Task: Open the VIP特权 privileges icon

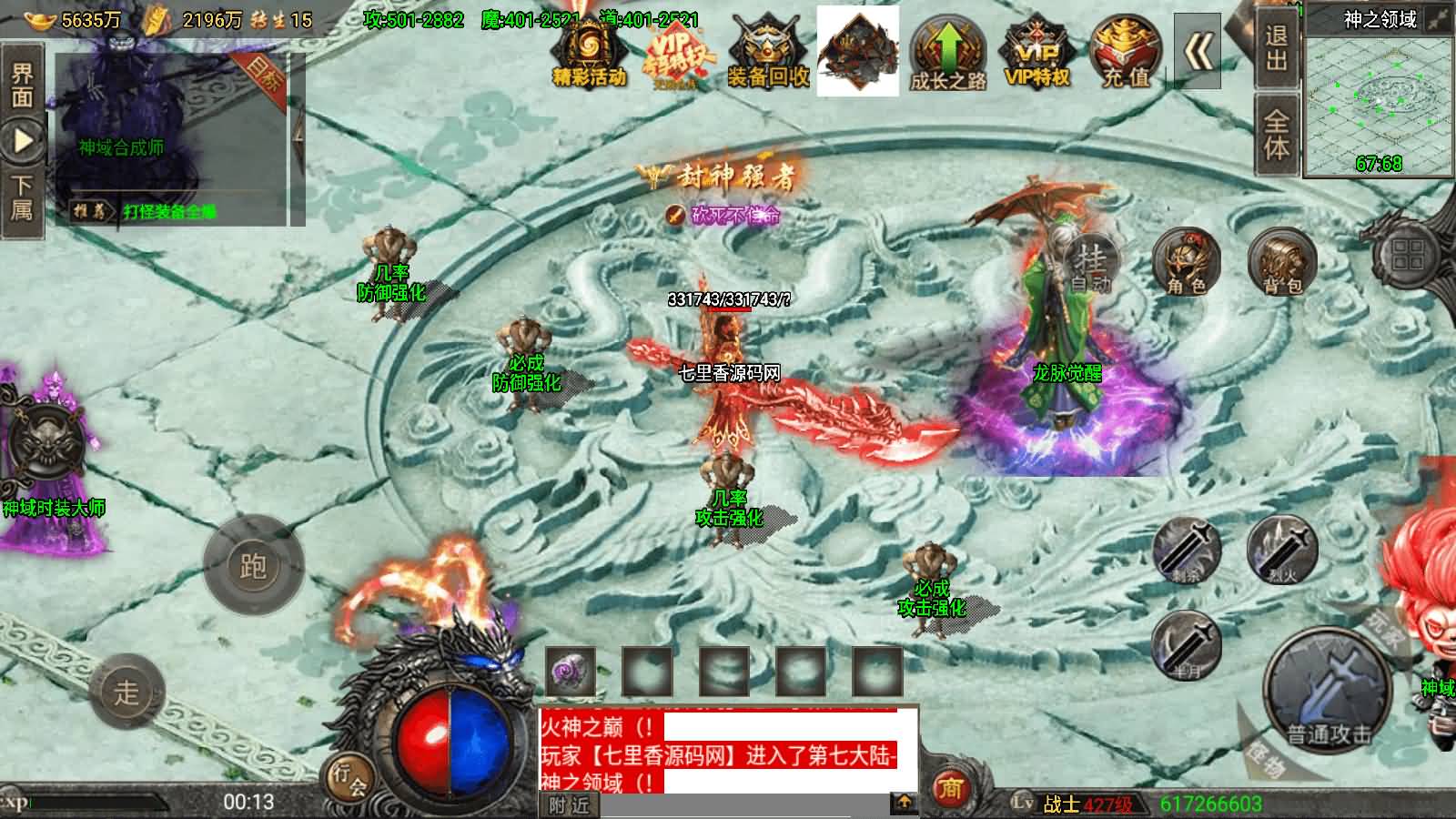Action: pyautogui.click(x=1036, y=53)
